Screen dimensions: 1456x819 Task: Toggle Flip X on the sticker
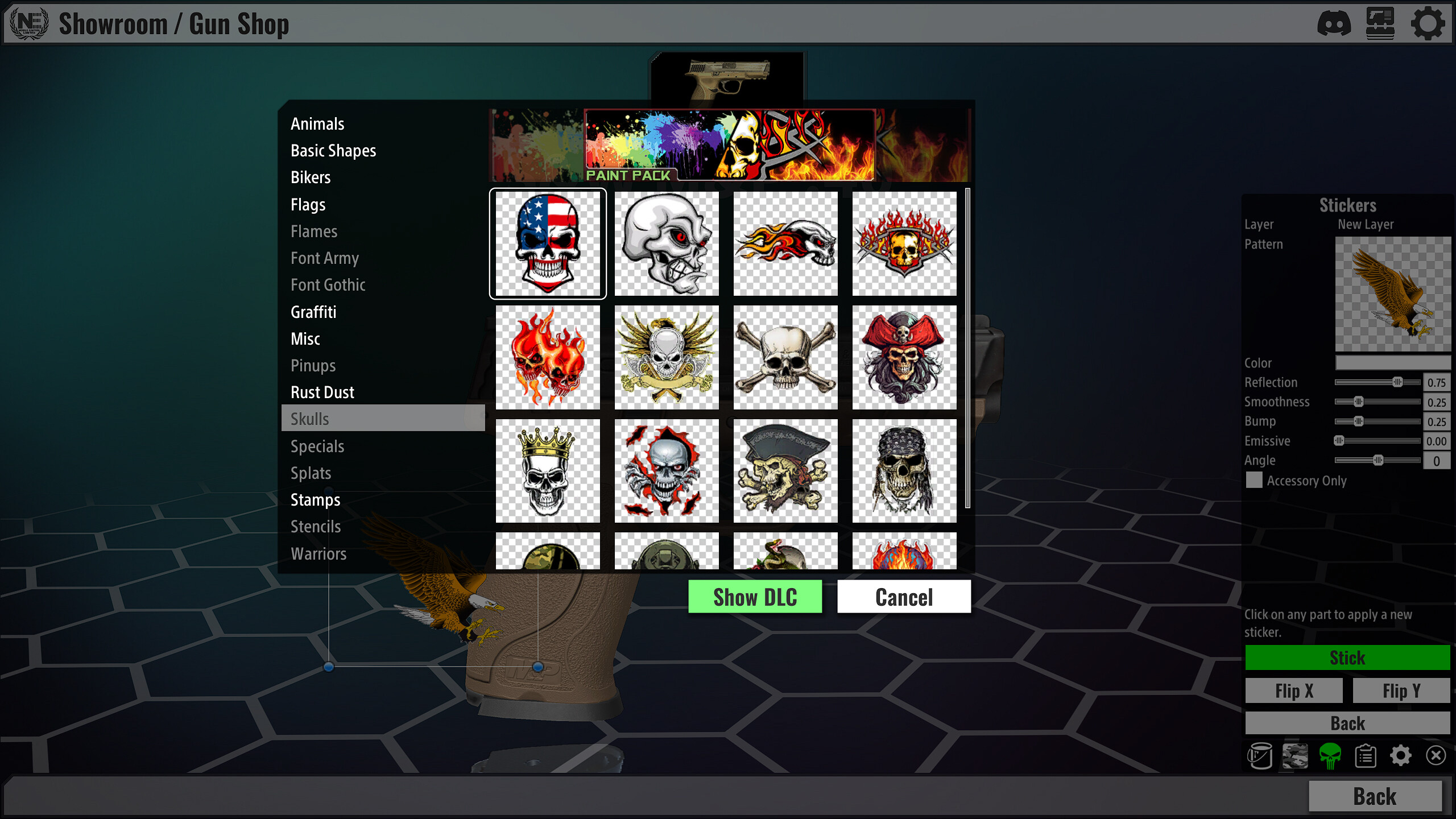pyautogui.click(x=1294, y=690)
